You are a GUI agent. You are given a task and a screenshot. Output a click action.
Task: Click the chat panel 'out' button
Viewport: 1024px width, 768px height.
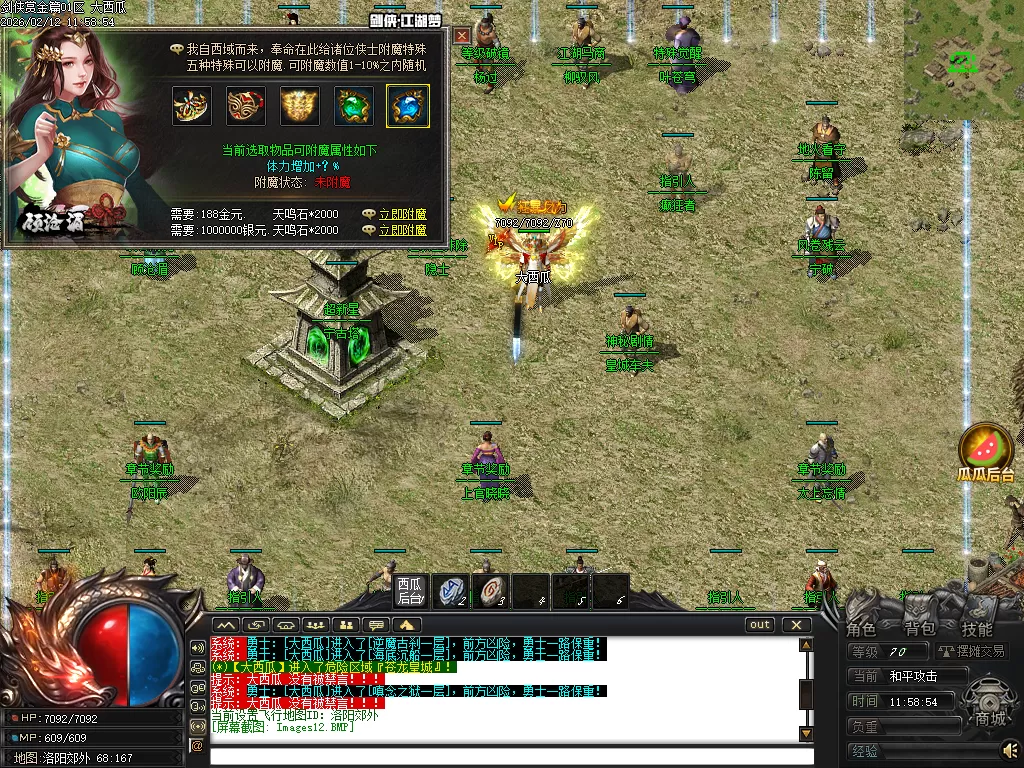pyautogui.click(x=761, y=625)
